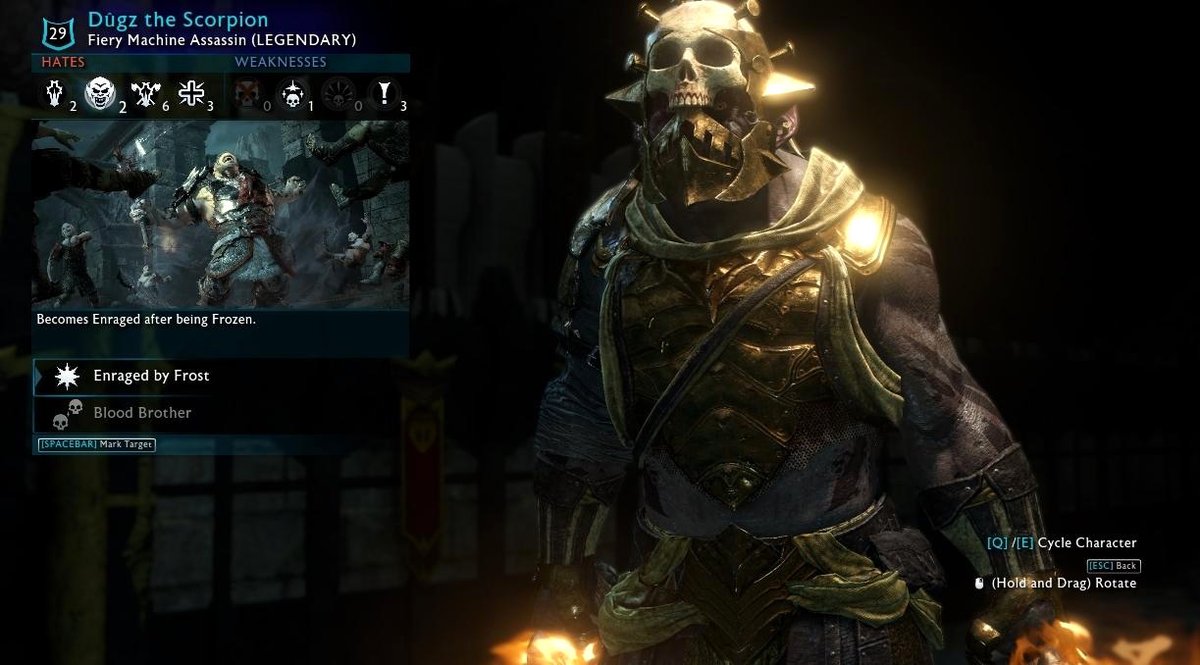Open the exclamation mark weakness icon

tap(384, 96)
